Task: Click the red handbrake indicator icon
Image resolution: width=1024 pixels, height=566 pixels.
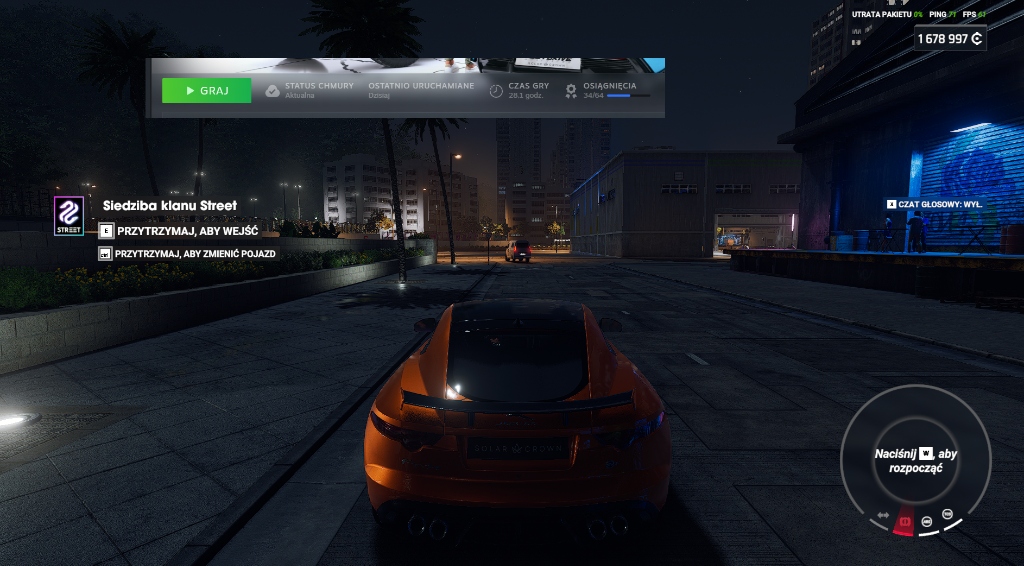Action: coord(906,522)
